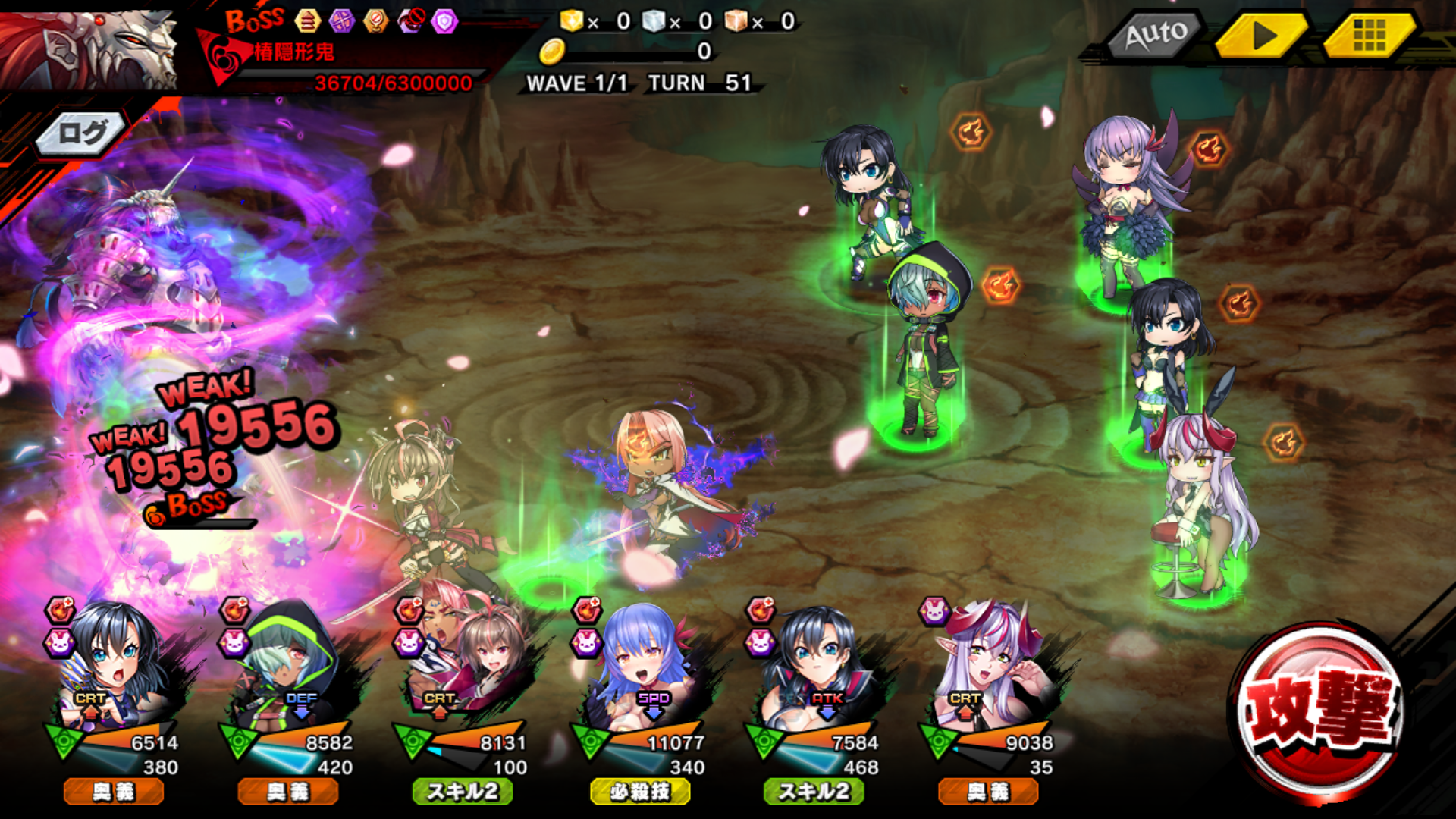Viewport: 1456px width, 819px height.
Task: Select the boss portrait in the corner
Action: pyautogui.click(x=91, y=49)
